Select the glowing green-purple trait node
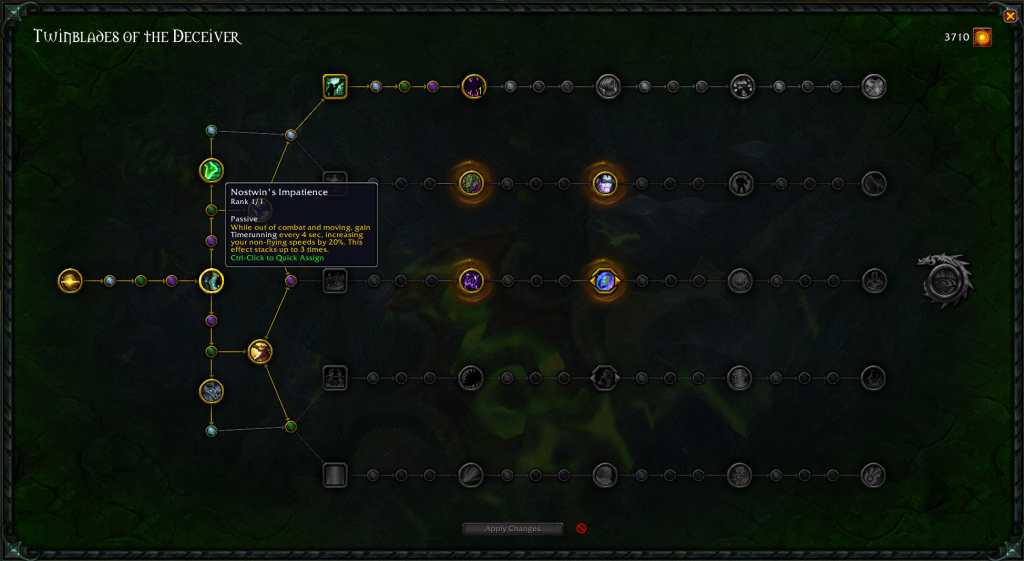 click(x=472, y=183)
